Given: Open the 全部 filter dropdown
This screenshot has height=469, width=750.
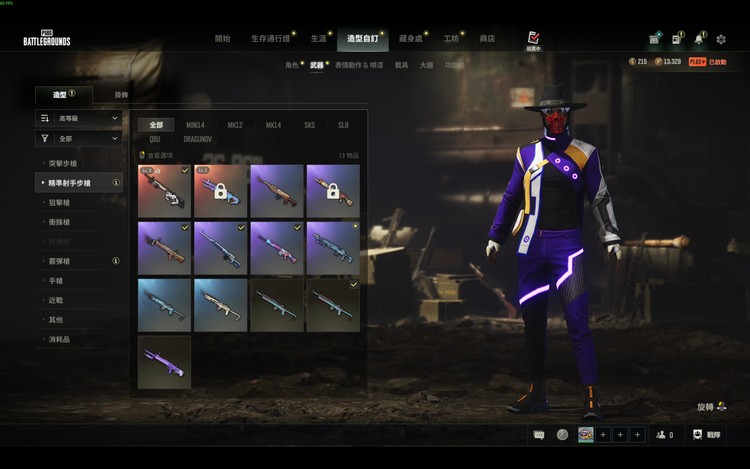Looking at the screenshot, I should (x=79, y=139).
